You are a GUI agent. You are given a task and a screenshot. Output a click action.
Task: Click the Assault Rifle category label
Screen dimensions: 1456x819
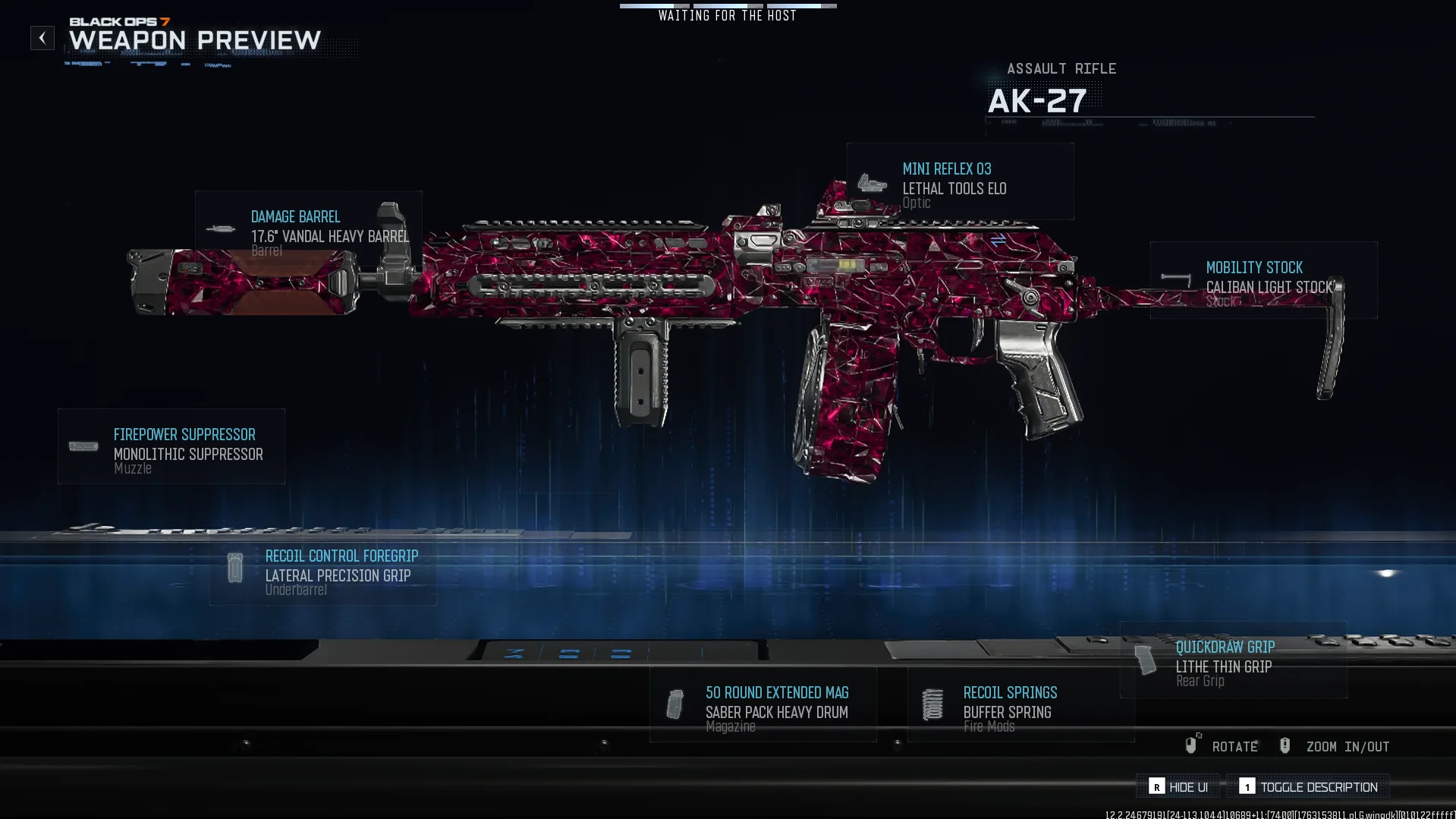pos(1061,68)
